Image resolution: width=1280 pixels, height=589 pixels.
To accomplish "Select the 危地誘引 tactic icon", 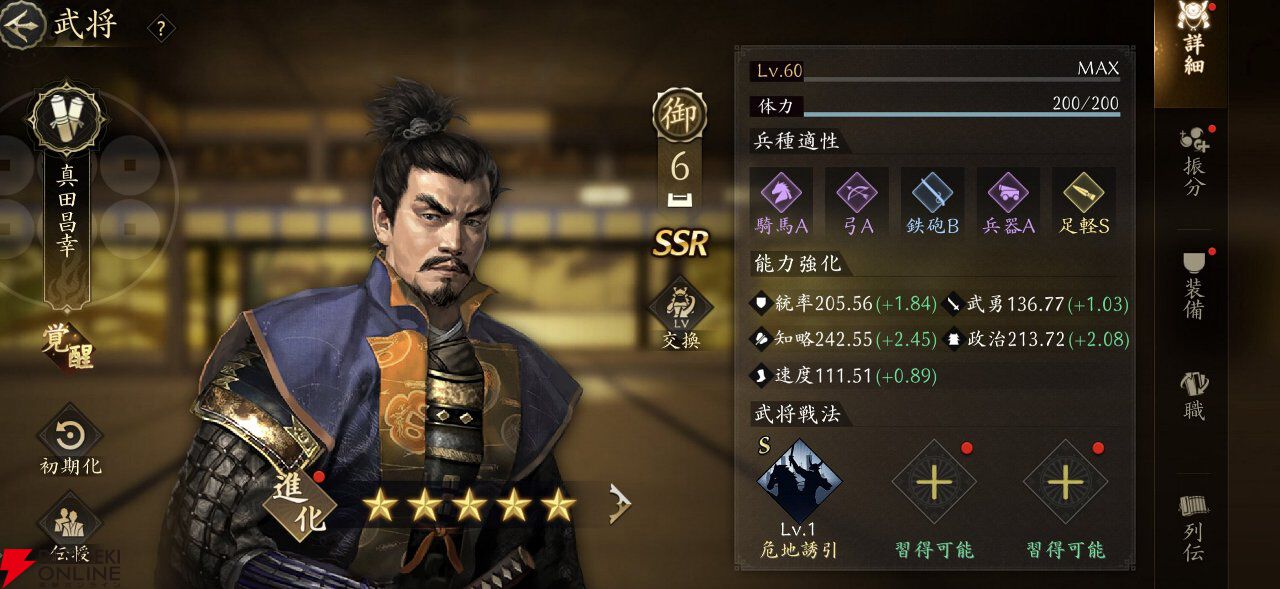I will click(x=798, y=482).
